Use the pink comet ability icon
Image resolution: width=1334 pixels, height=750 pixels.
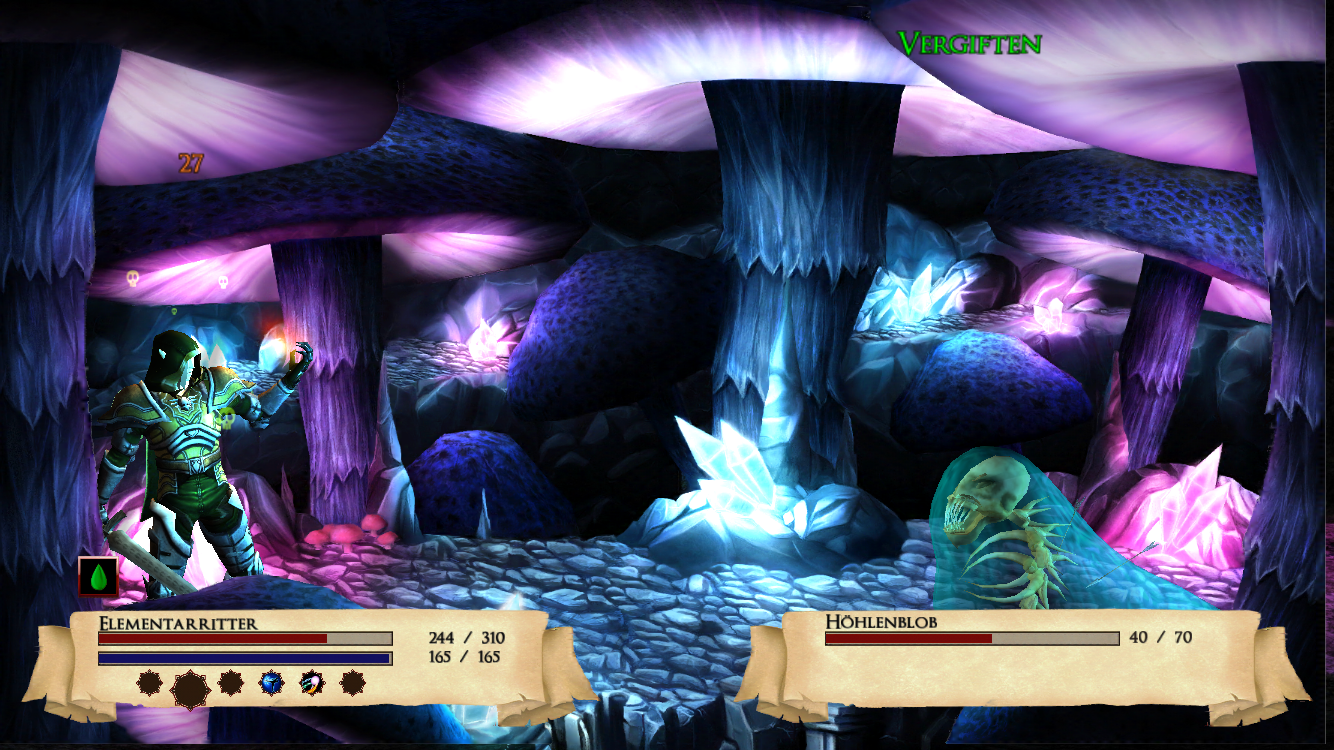coord(311,684)
